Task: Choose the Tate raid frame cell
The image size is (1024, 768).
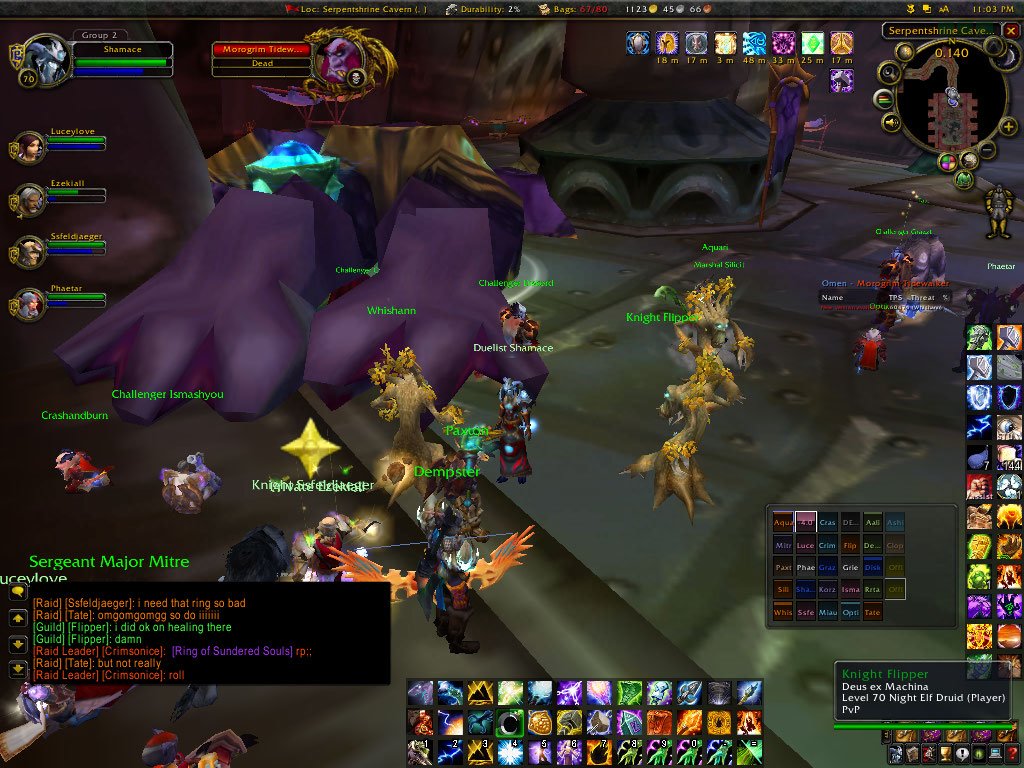Action: tap(872, 613)
